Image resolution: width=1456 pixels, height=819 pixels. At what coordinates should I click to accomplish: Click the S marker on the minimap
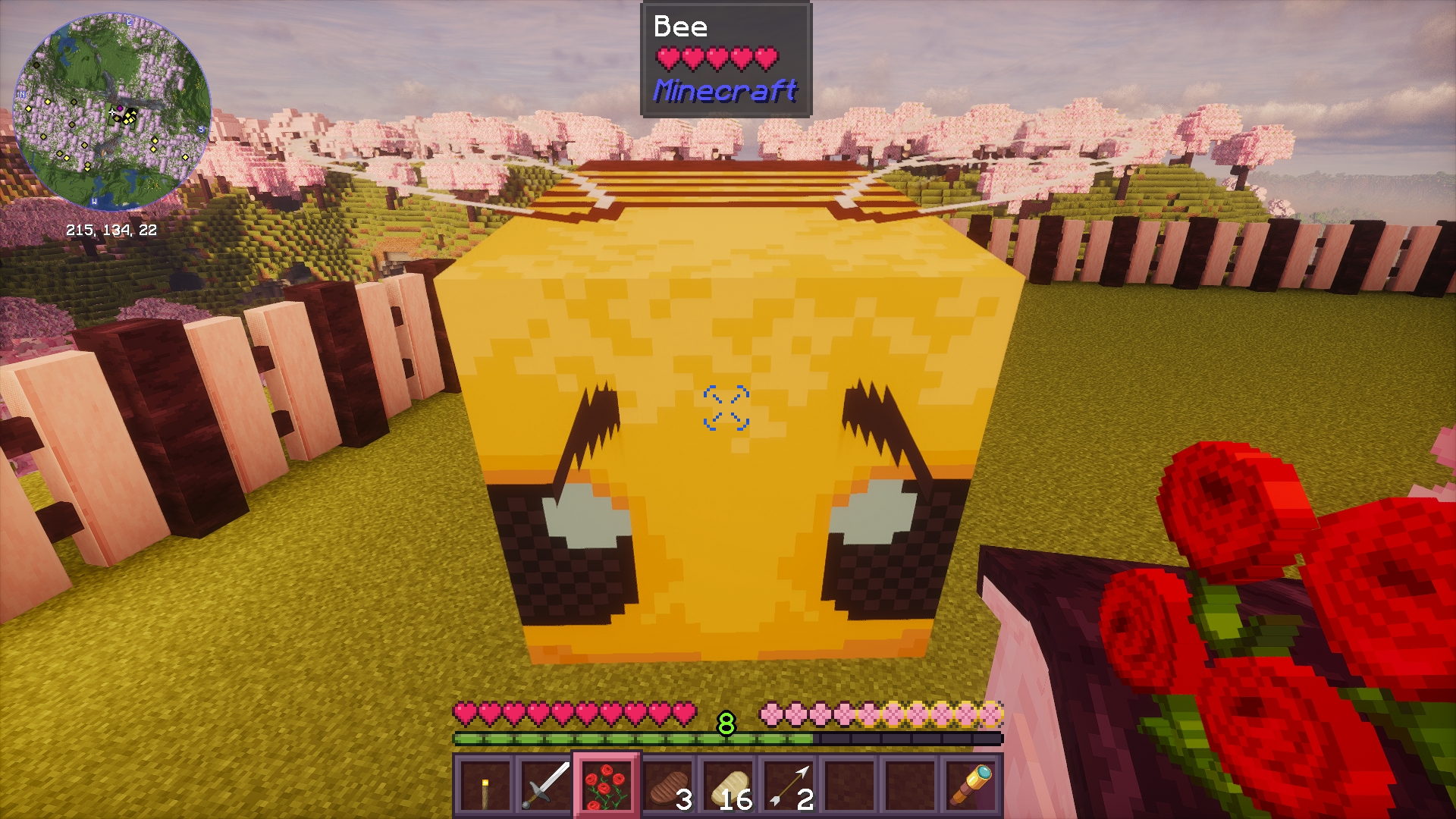click(201, 129)
